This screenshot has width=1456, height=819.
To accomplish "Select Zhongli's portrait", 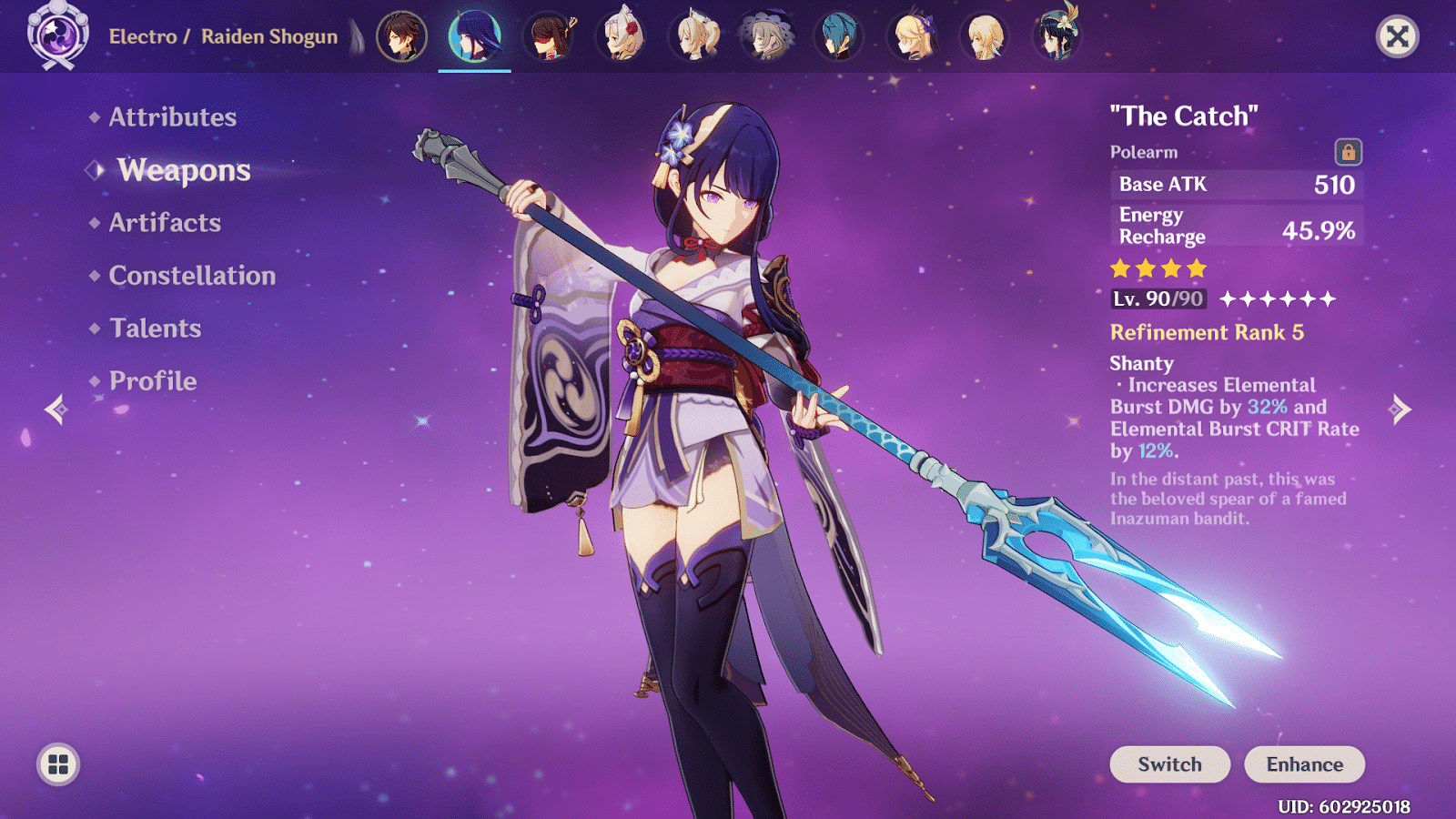I will pos(401,36).
